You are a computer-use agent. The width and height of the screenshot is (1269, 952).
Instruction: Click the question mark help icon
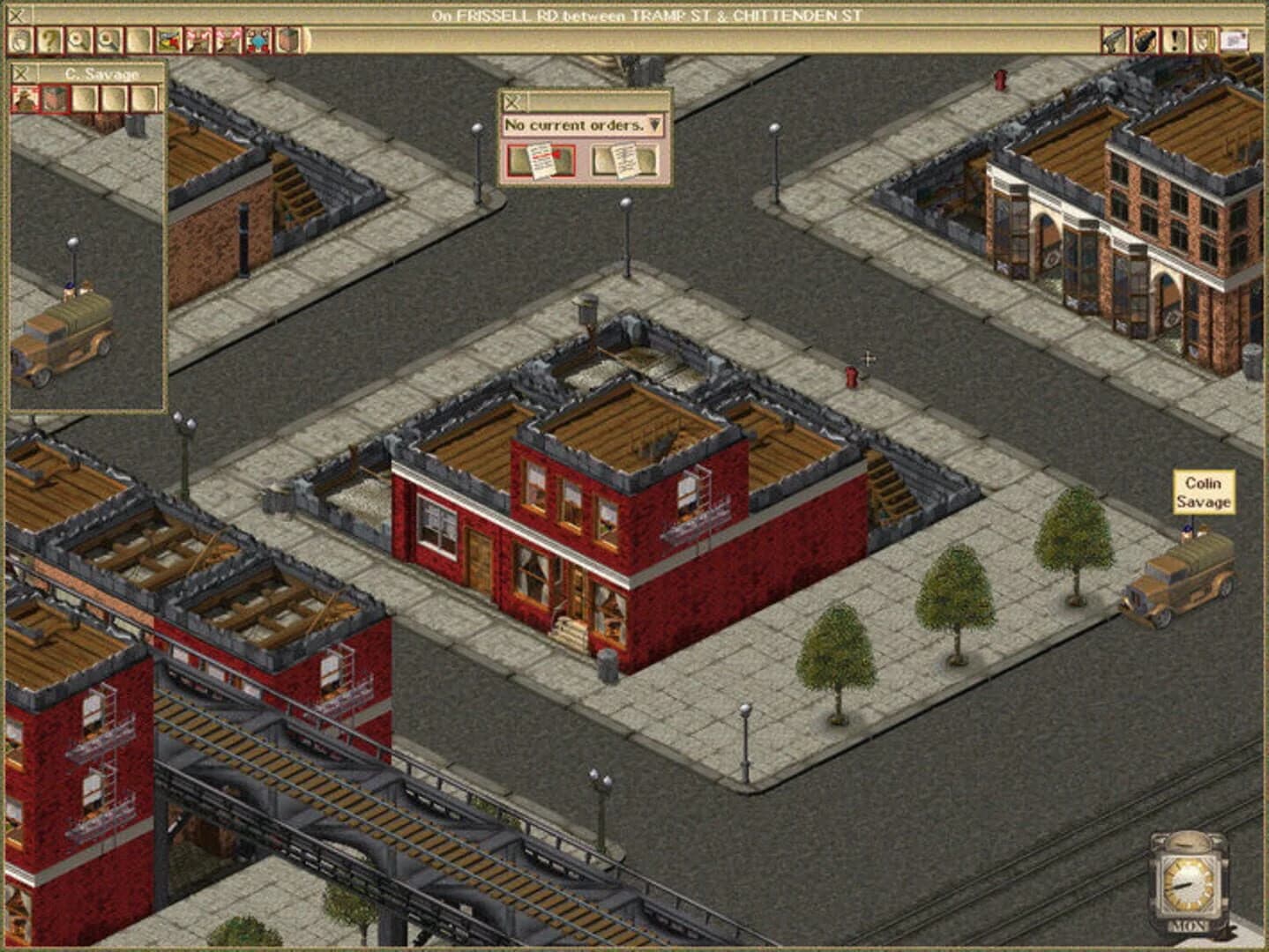click(x=49, y=38)
